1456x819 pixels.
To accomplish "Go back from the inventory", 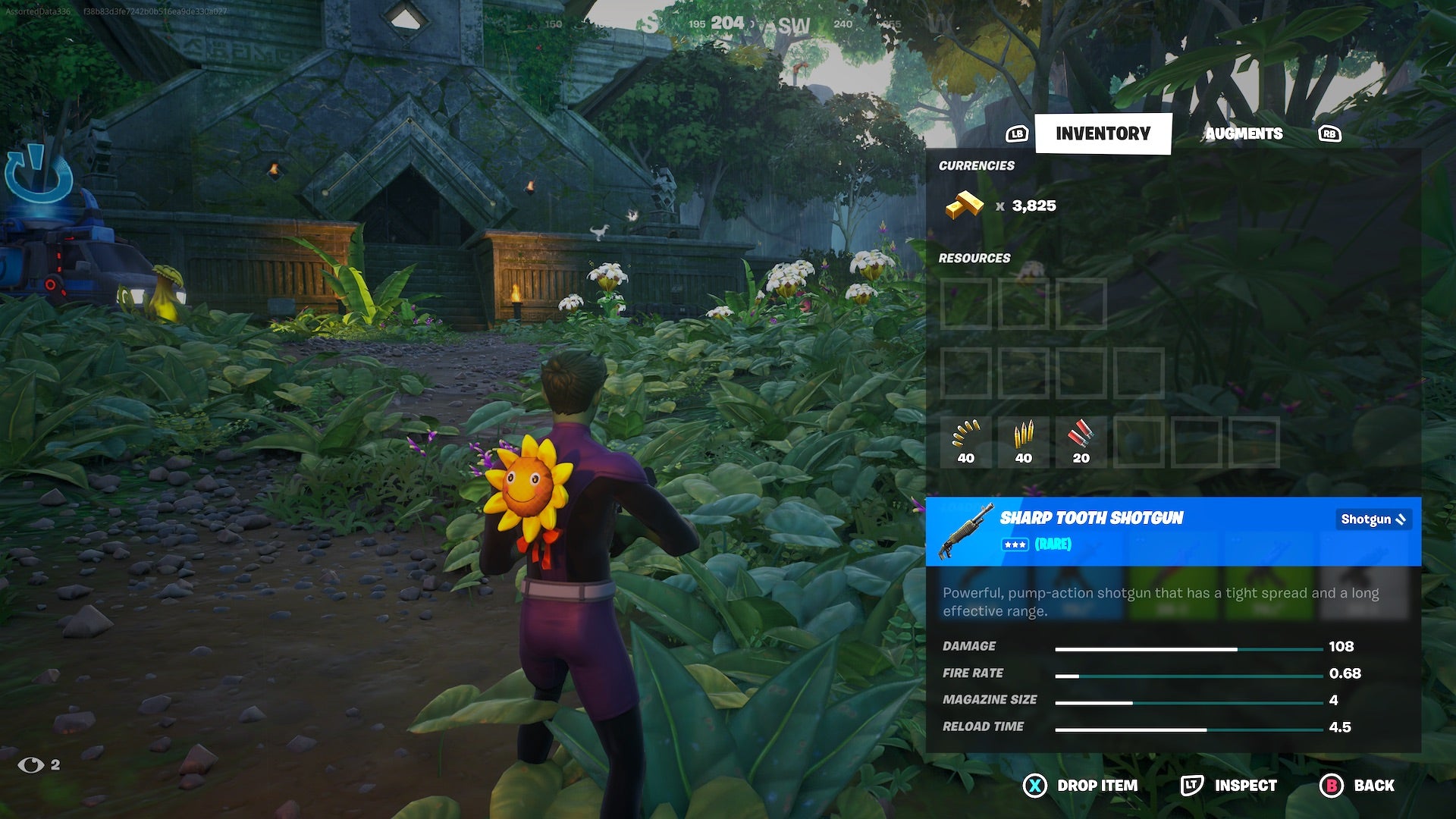I will [x=1357, y=786].
